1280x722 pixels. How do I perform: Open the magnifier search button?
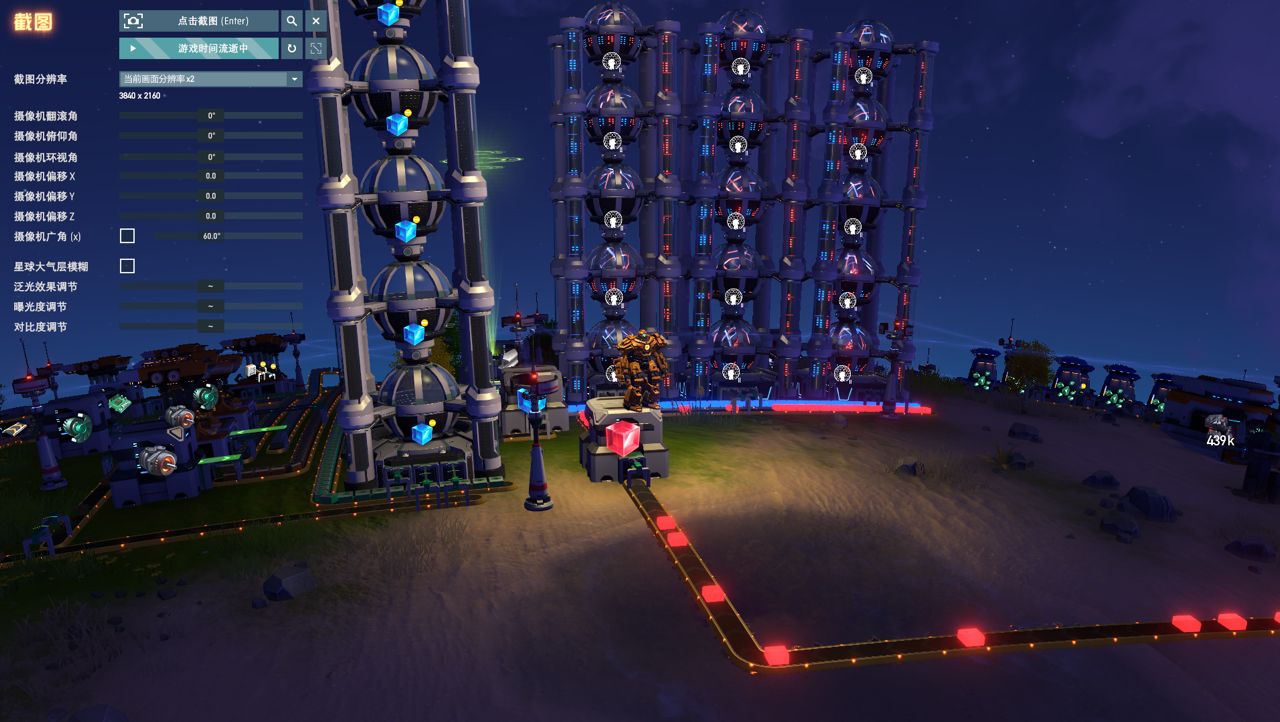coord(291,21)
